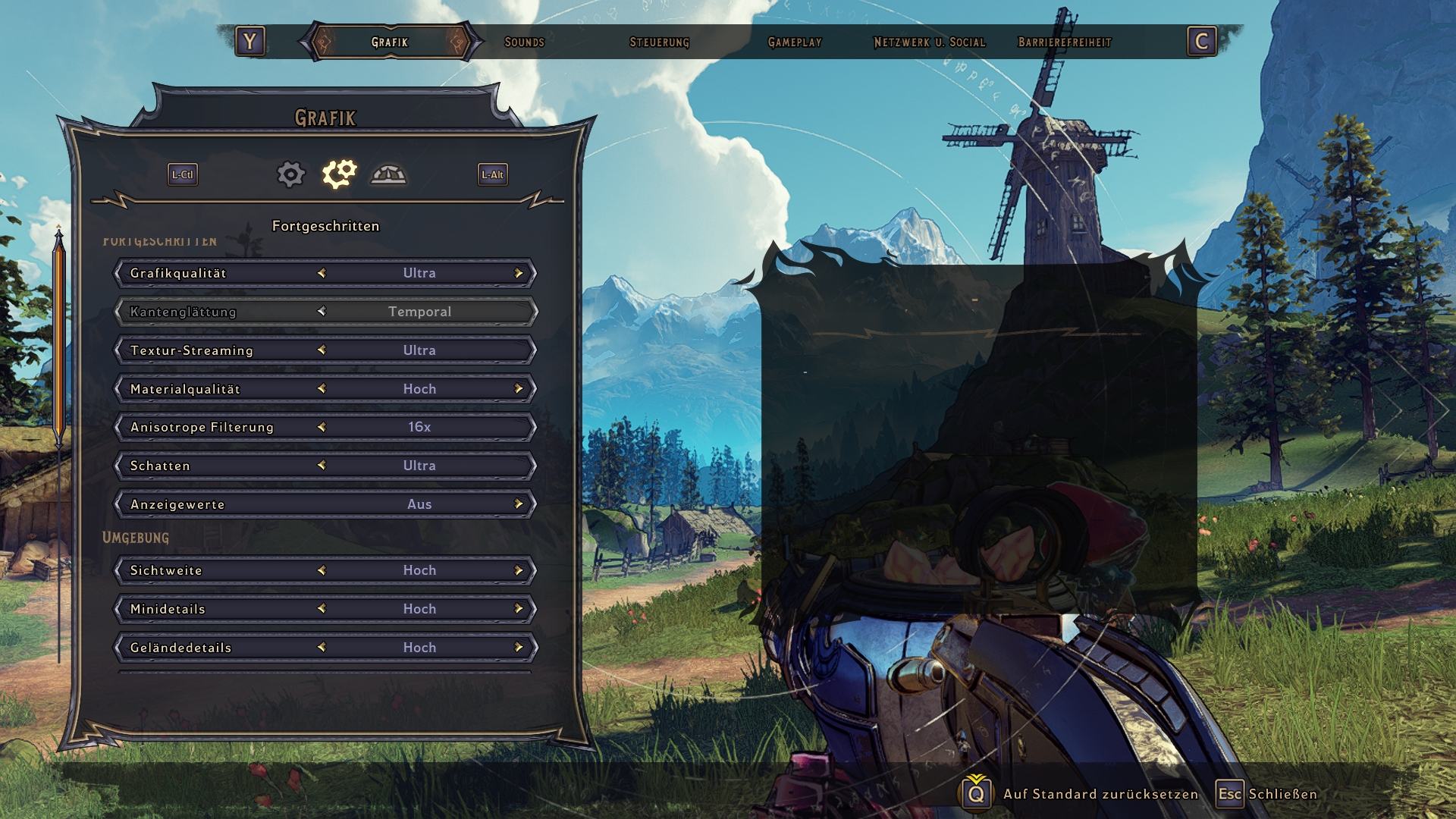Increase Grafikqualität with the right arrow
Image resolution: width=1456 pixels, height=819 pixels.
click(519, 273)
